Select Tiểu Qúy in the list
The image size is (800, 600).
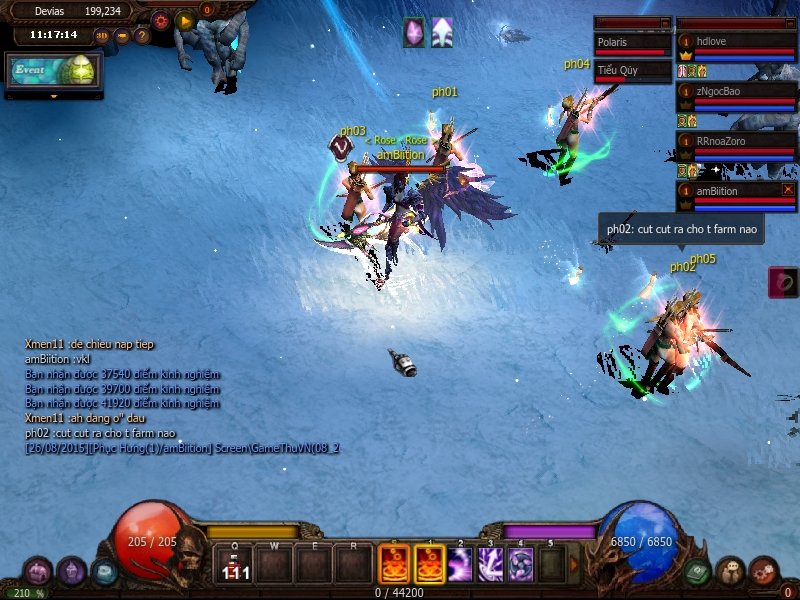[x=632, y=72]
